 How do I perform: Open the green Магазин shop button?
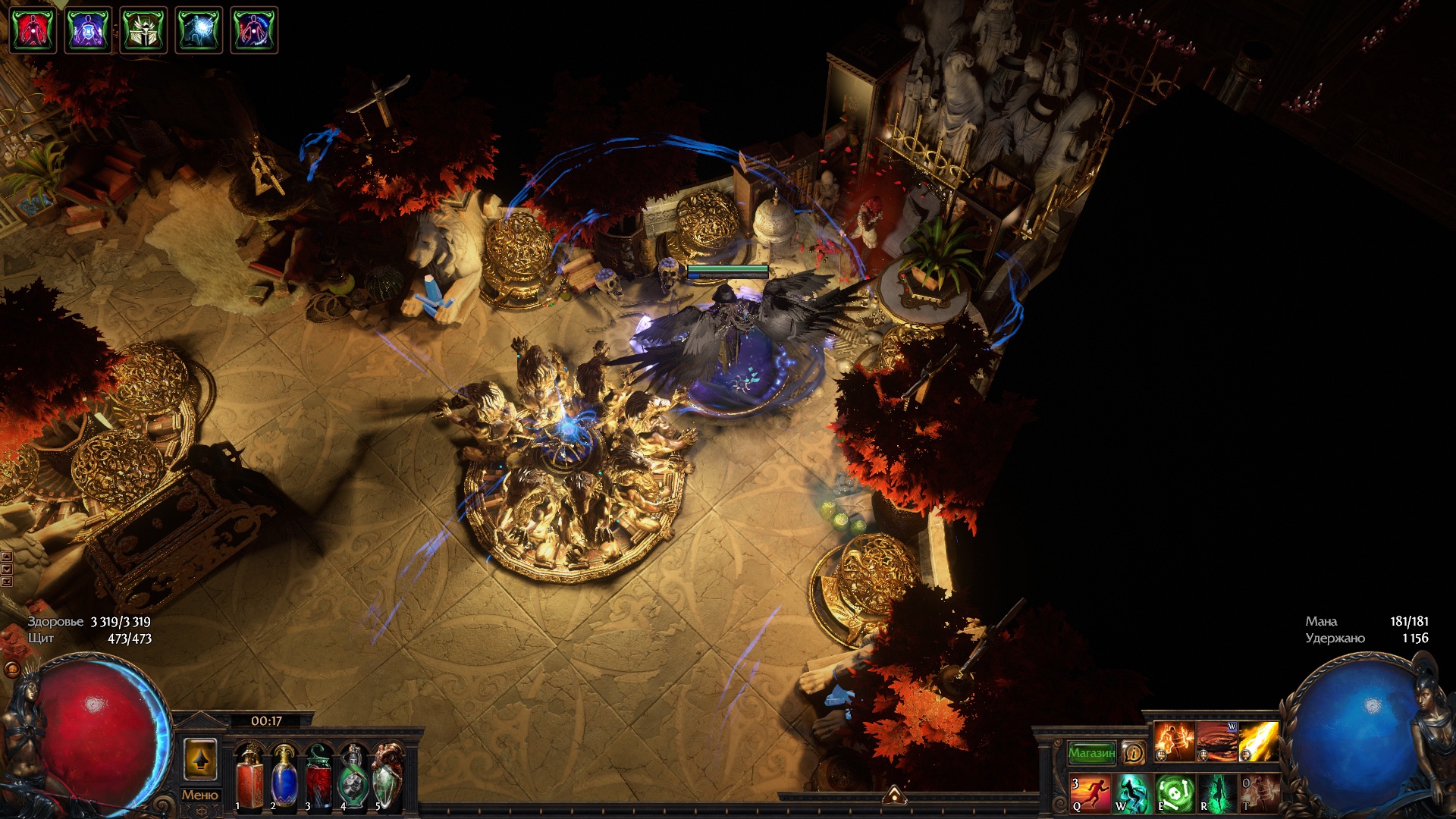pyautogui.click(x=1092, y=753)
